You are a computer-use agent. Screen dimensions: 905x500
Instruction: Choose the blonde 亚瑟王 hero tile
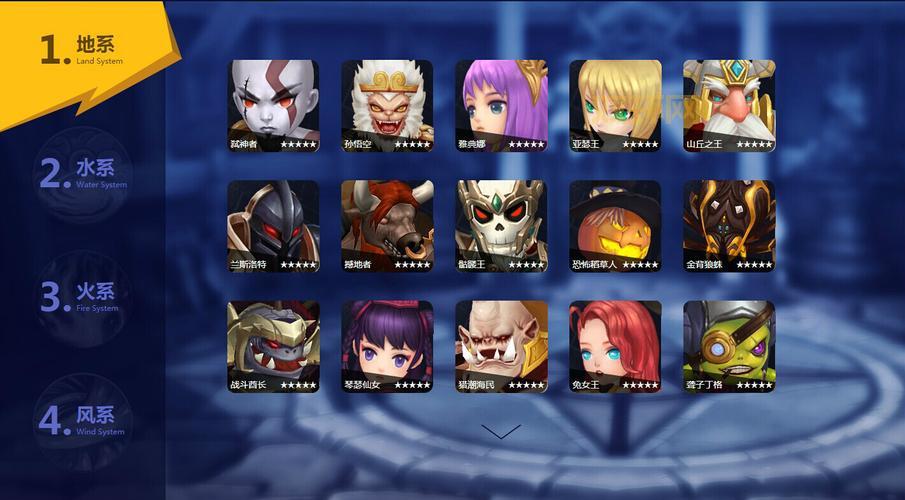tap(615, 105)
